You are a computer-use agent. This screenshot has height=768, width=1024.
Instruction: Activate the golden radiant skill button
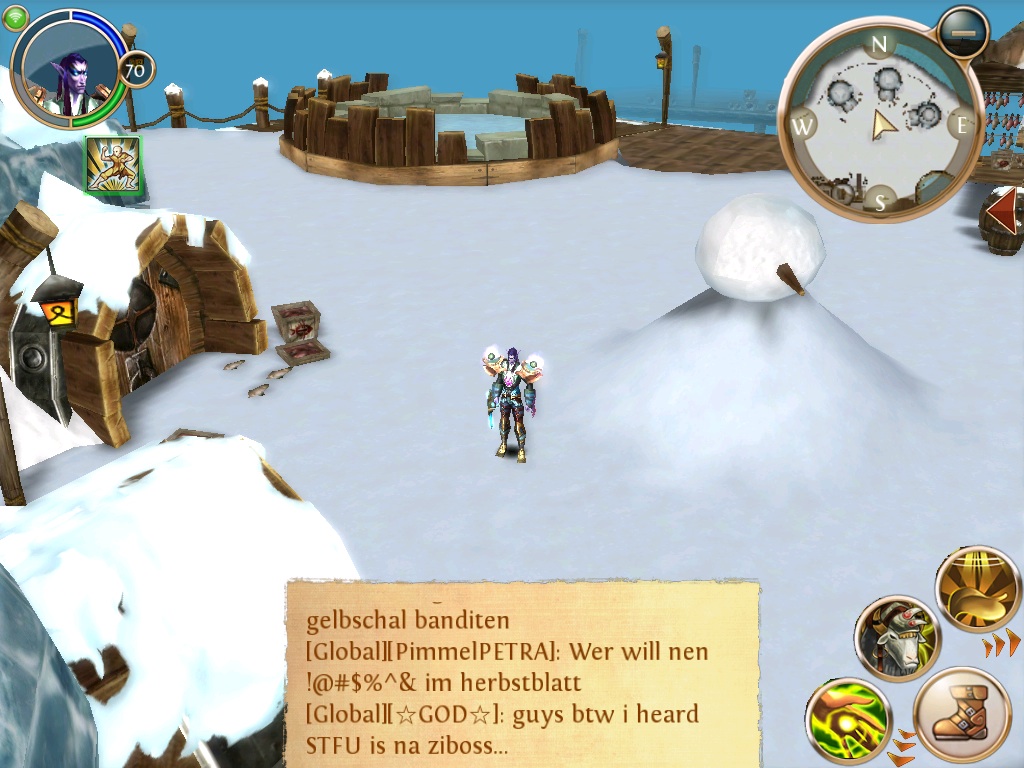(977, 589)
